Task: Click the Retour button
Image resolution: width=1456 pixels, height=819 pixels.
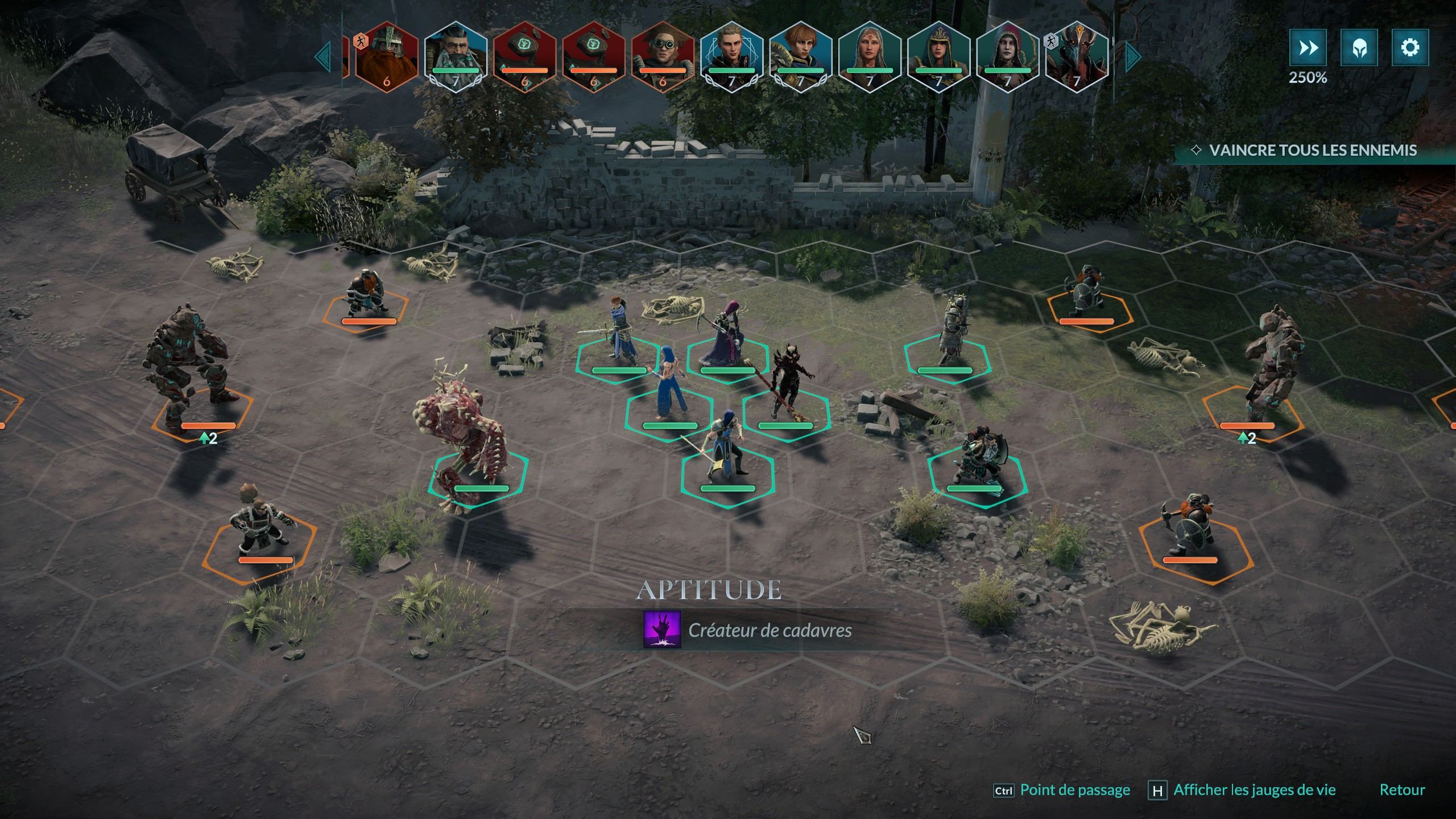Action: click(x=1402, y=790)
